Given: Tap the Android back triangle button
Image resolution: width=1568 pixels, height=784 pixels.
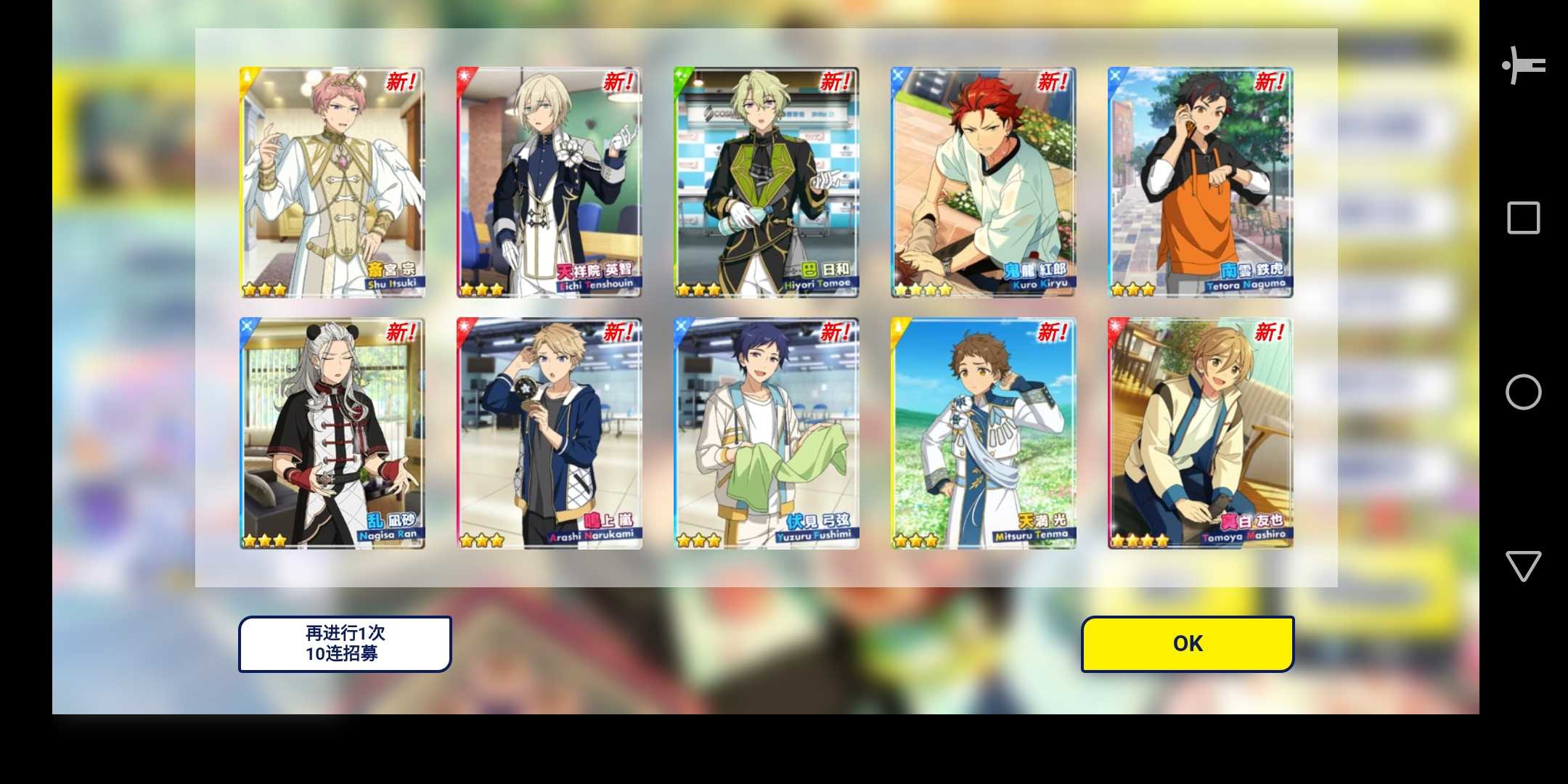Looking at the screenshot, I should point(1523,565).
